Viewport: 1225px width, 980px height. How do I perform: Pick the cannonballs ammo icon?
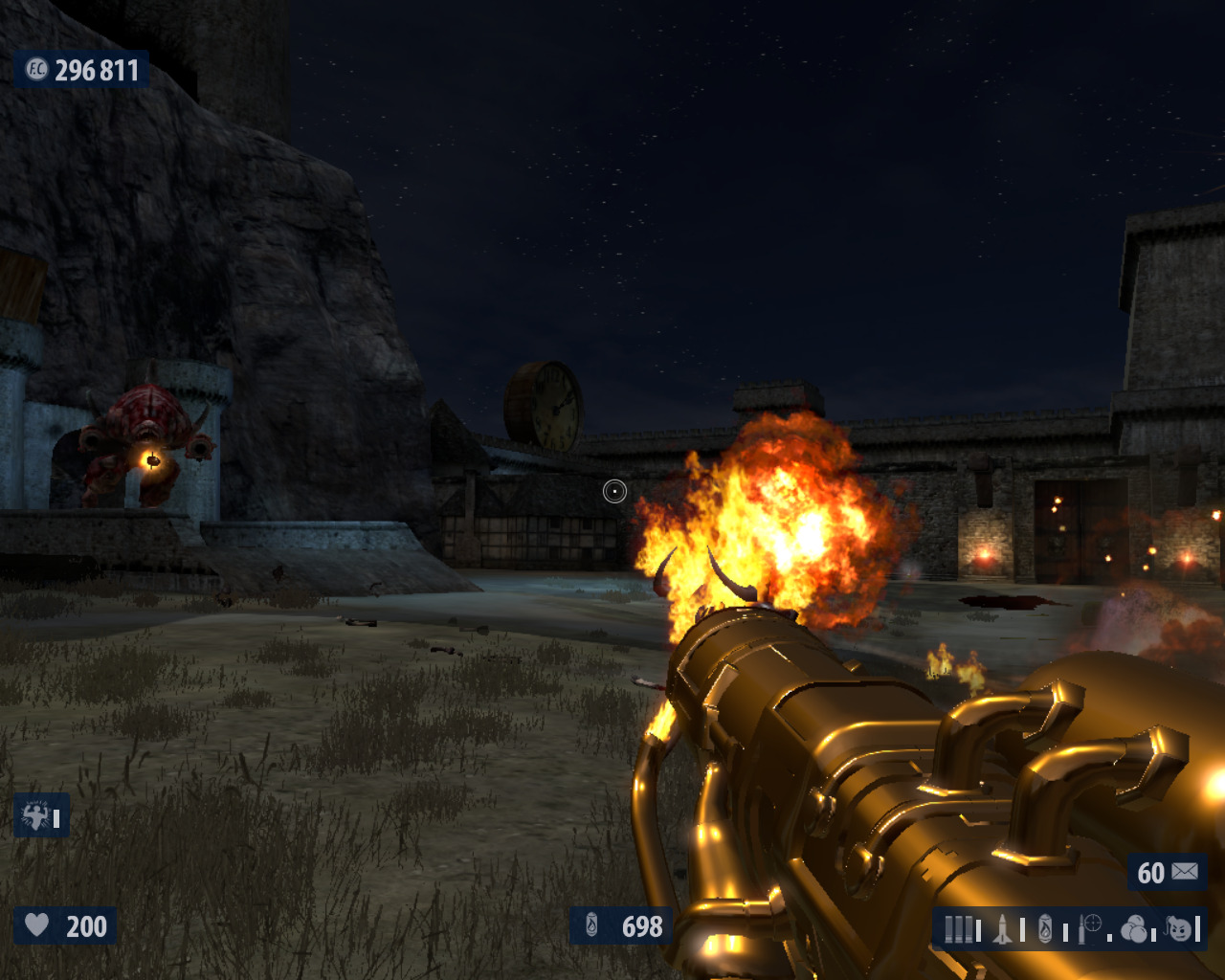pos(1134,929)
